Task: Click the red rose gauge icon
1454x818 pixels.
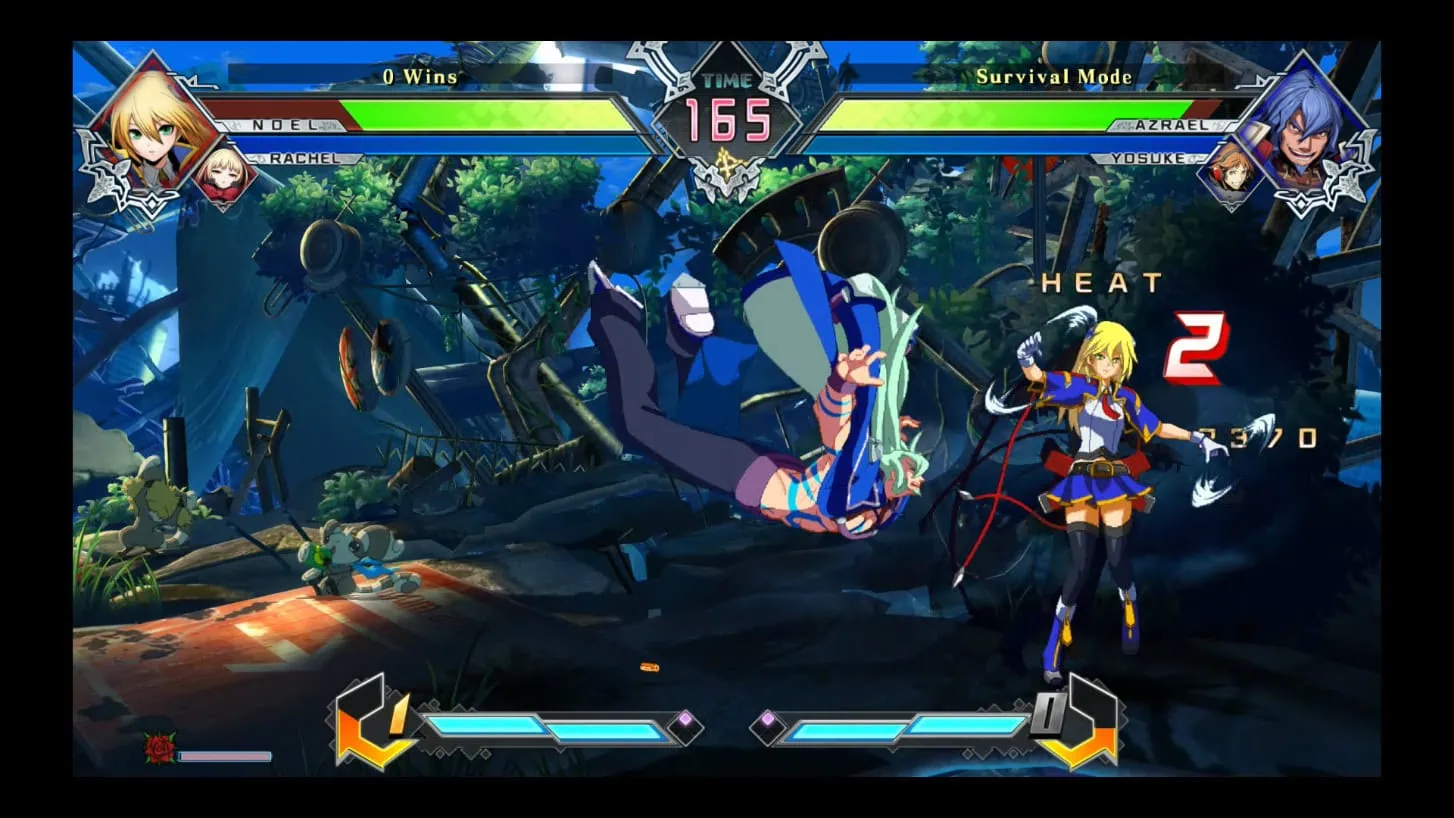Action: pos(159,748)
